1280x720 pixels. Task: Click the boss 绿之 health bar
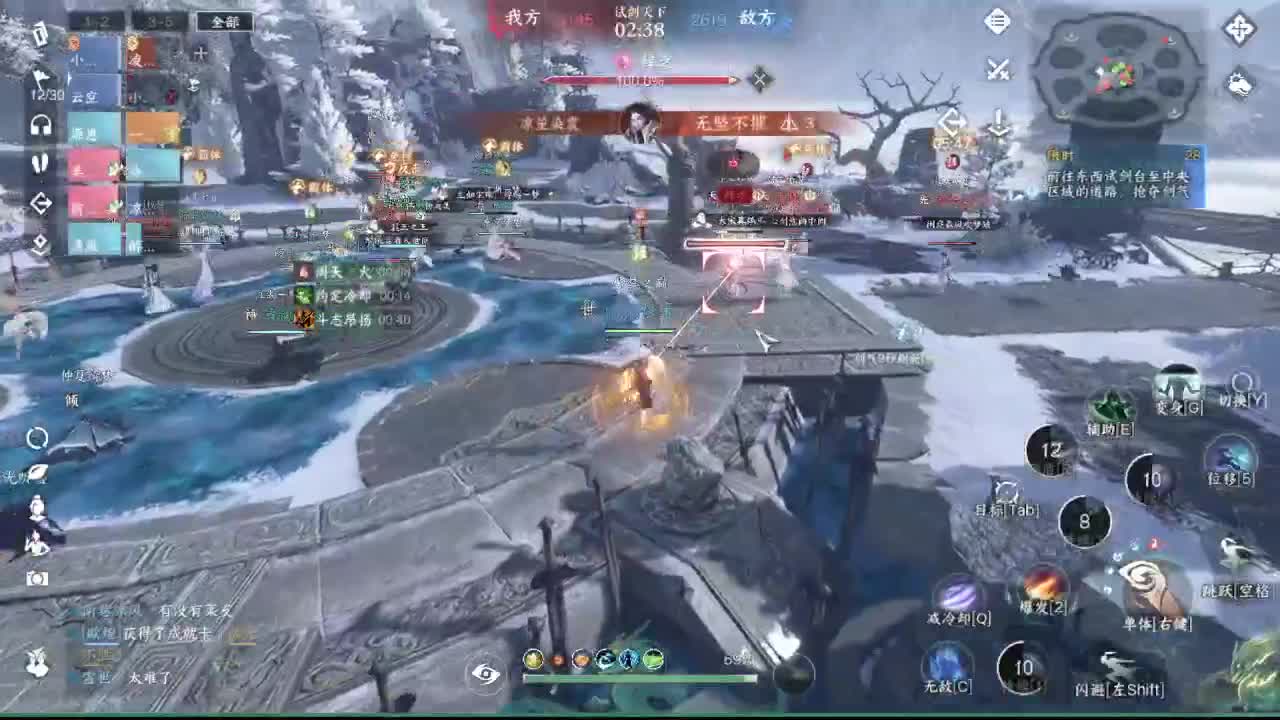[x=638, y=80]
